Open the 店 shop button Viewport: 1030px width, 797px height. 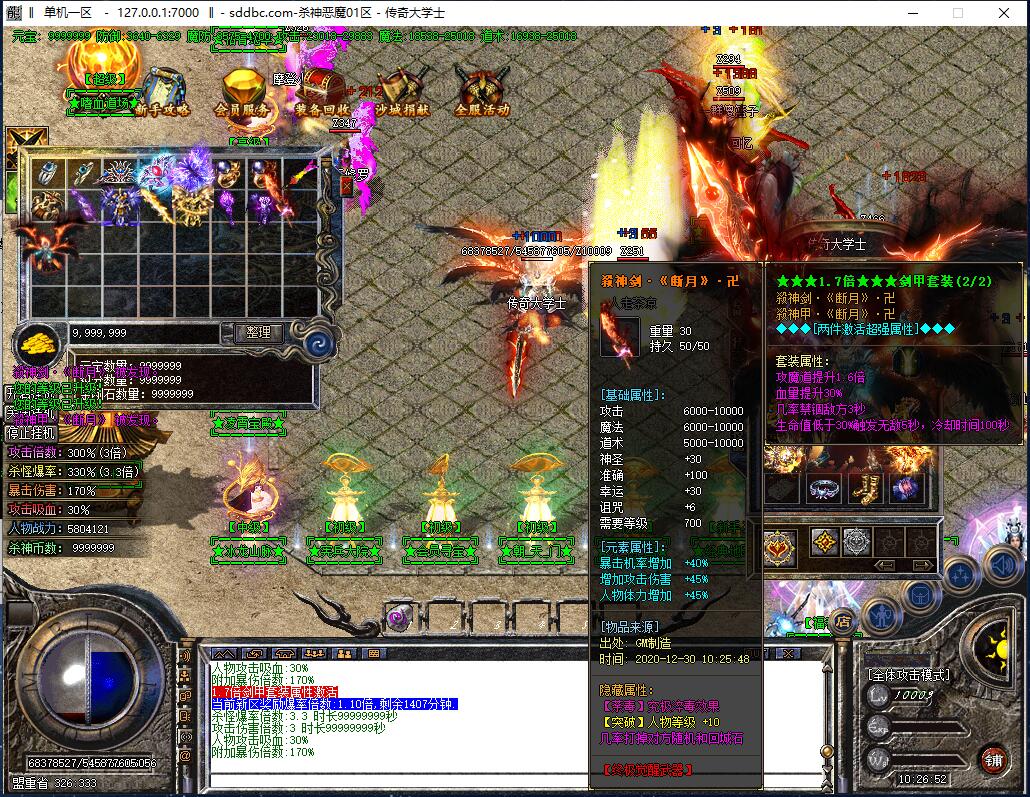[x=842, y=619]
